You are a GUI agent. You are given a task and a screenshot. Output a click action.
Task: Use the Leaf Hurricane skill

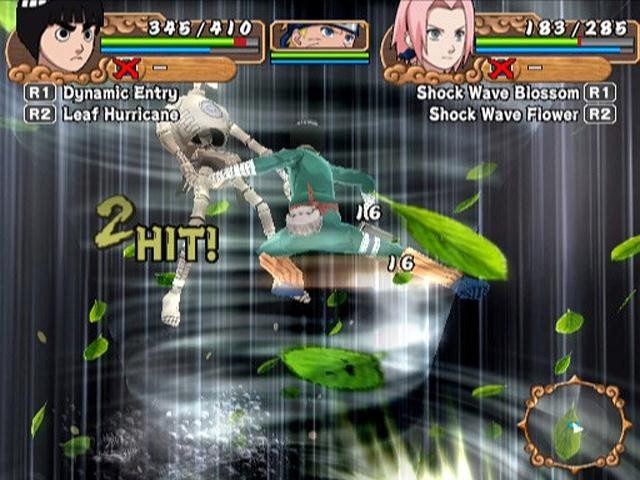(119, 114)
